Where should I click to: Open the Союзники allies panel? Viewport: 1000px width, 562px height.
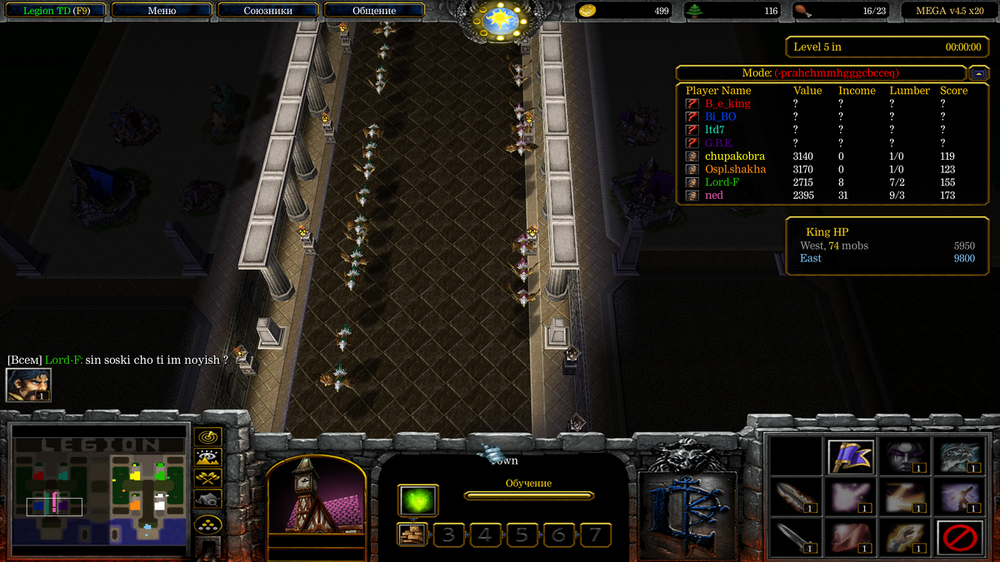click(268, 11)
